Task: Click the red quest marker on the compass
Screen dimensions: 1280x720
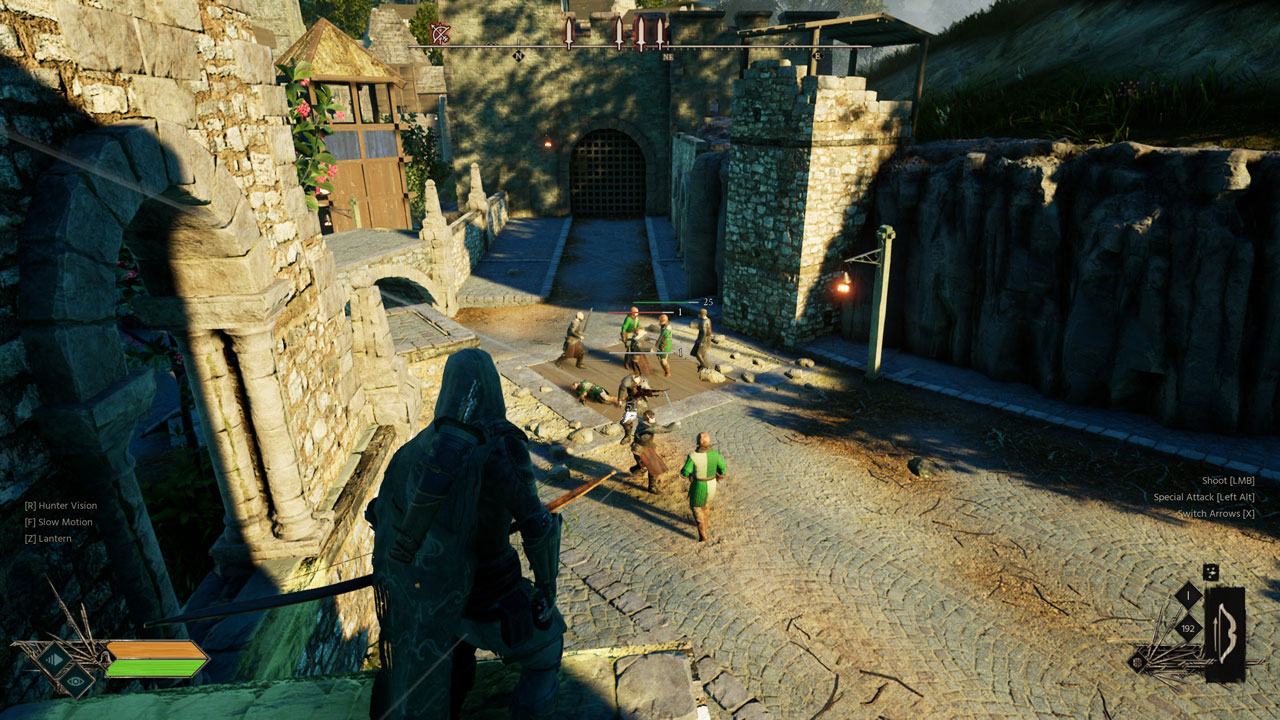Action: (441, 31)
